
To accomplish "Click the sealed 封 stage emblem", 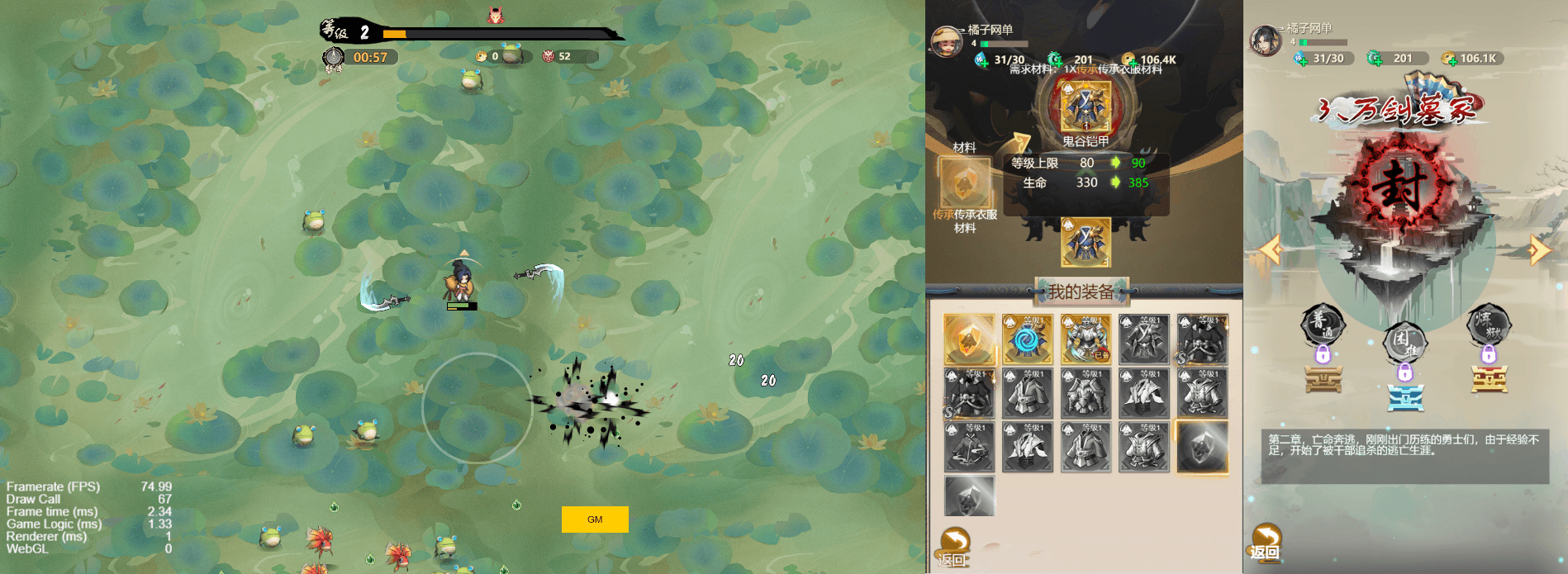I will [1400, 185].
